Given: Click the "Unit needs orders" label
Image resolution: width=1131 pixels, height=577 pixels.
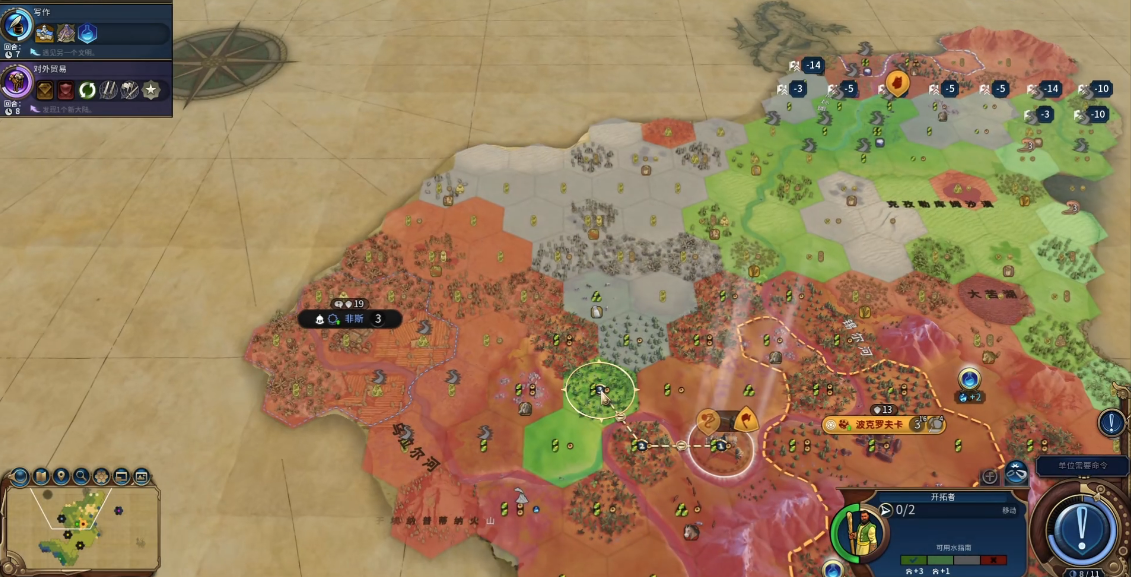Looking at the screenshot, I should [1082, 467].
